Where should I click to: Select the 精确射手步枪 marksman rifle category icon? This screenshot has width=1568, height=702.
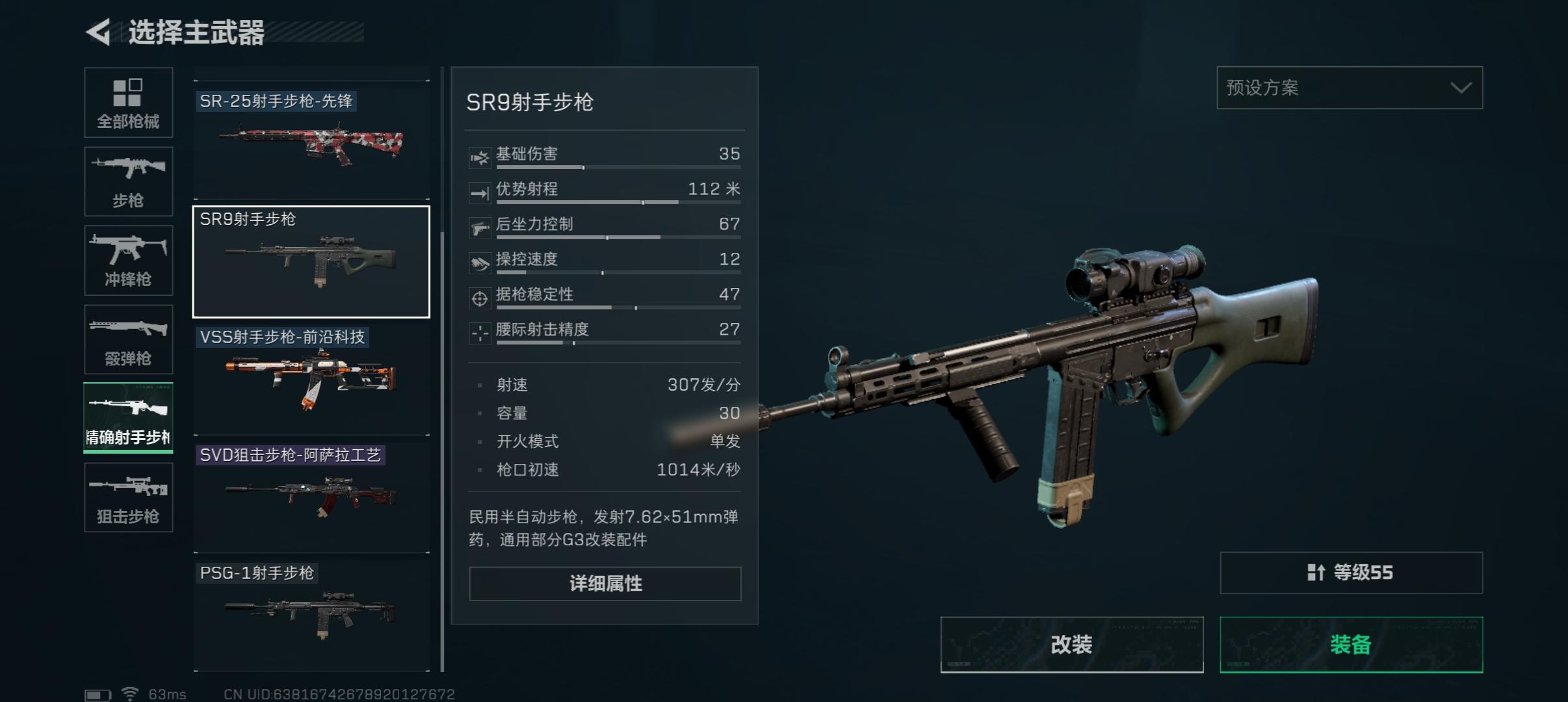129,418
